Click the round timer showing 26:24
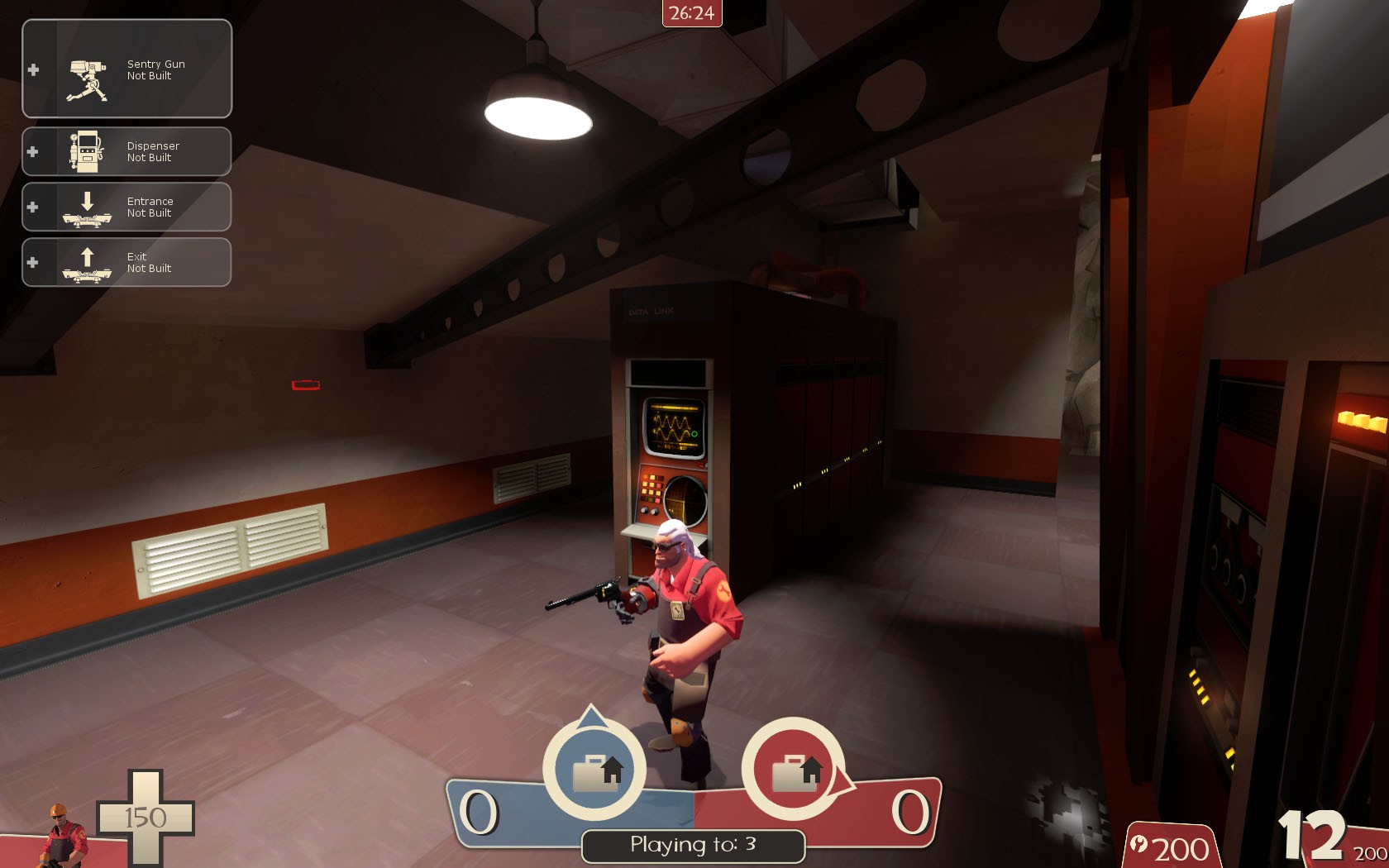1389x868 pixels. [693, 11]
